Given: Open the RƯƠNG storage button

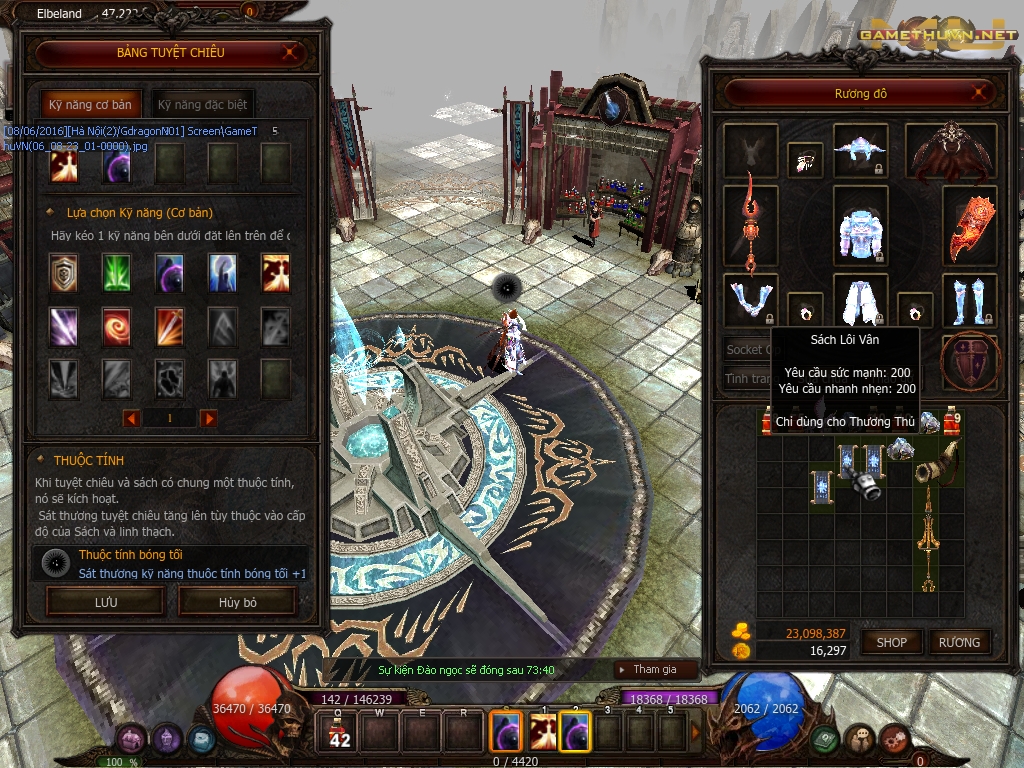Looking at the screenshot, I should 959,642.
